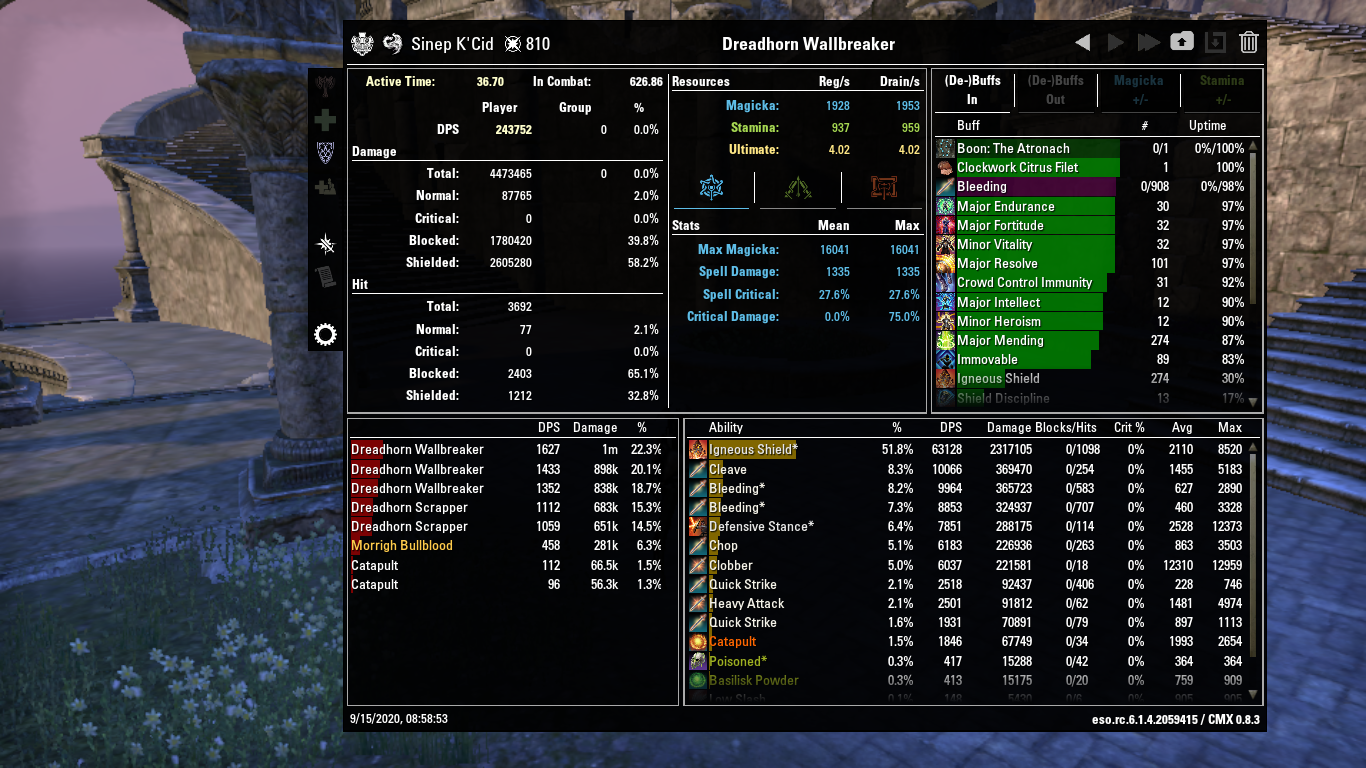Viewport: 1366px width, 768px height.
Task: Skip to newest fight with double arrow
Action: (x=1148, y=42)
